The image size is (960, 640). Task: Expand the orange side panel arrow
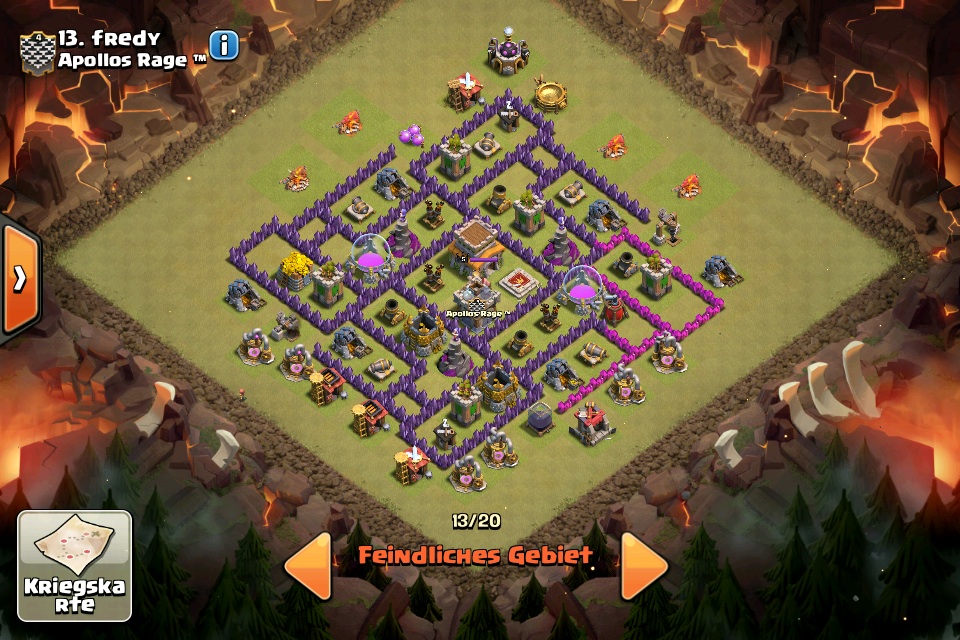(19, 279)
